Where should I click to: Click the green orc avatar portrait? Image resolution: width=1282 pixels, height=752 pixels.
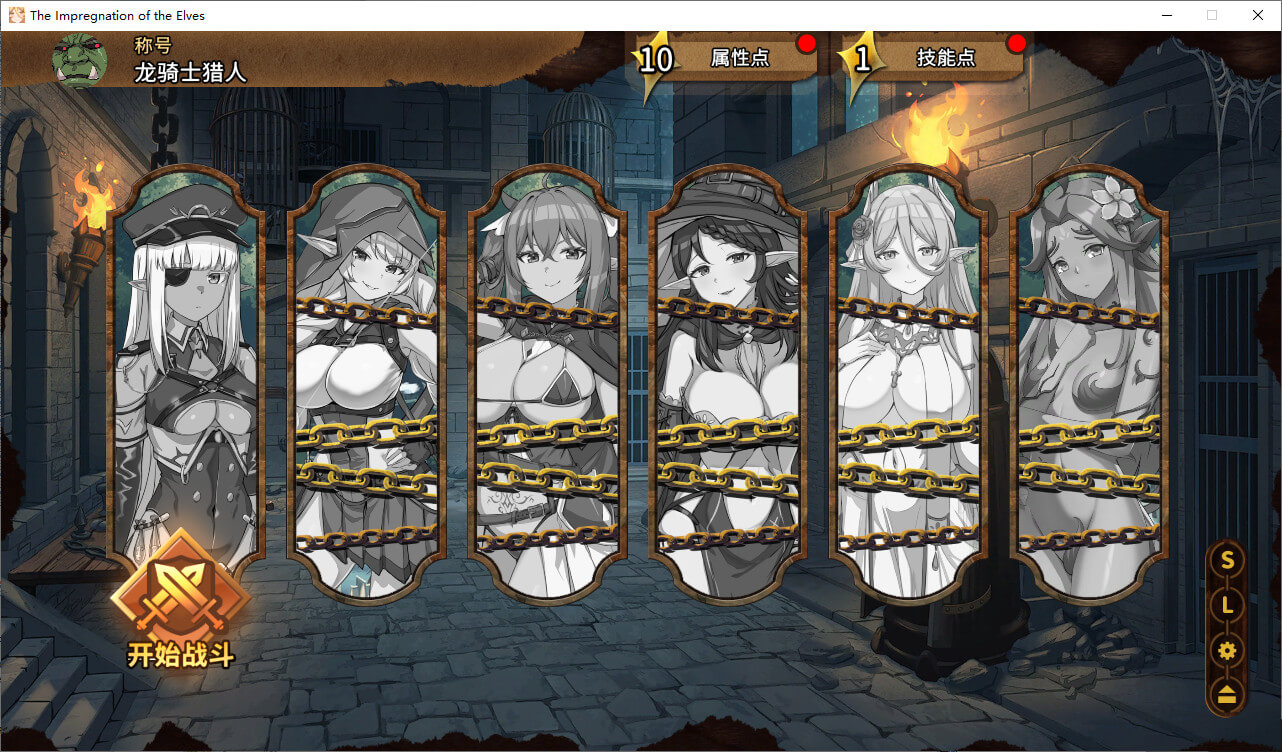click(x=79, y=59)
